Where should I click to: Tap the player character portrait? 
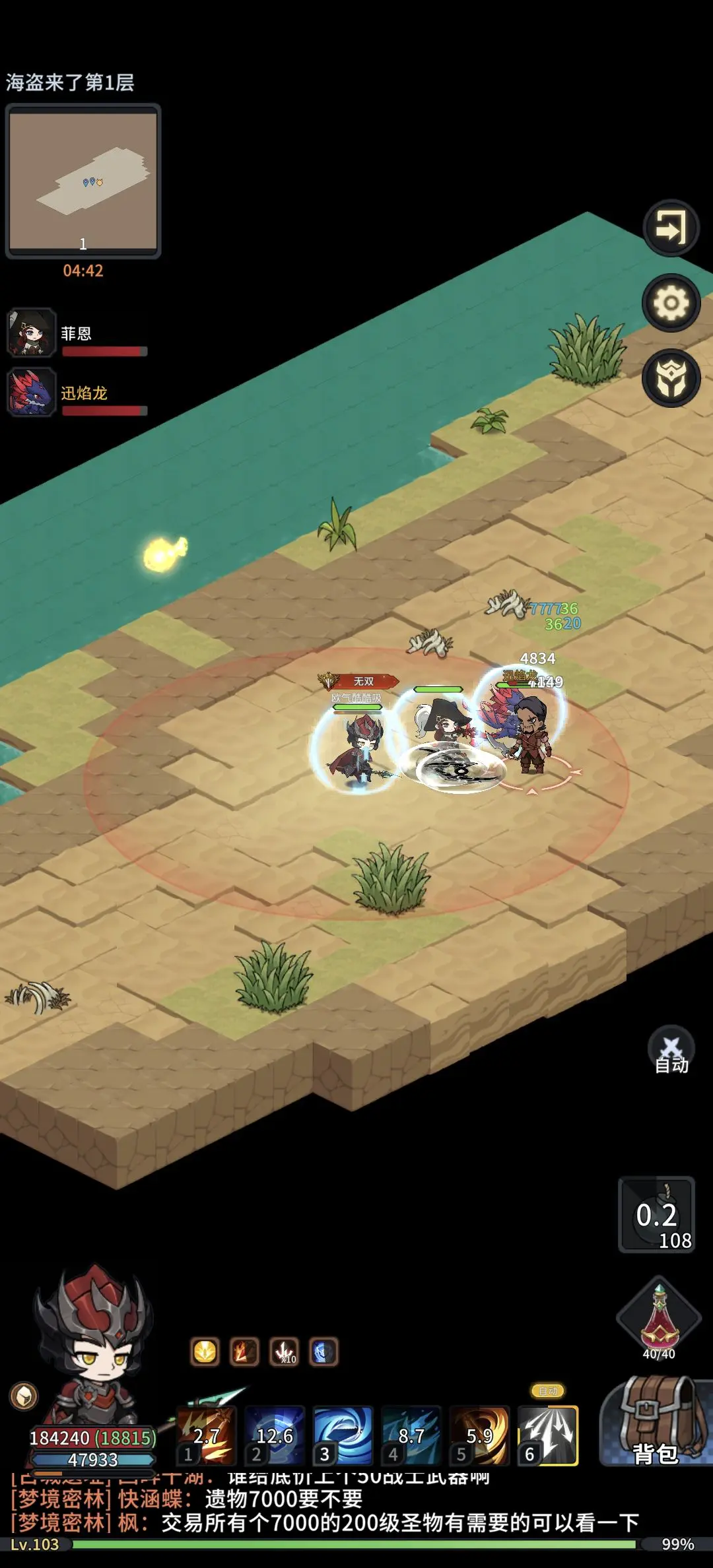click(92, 1346)
